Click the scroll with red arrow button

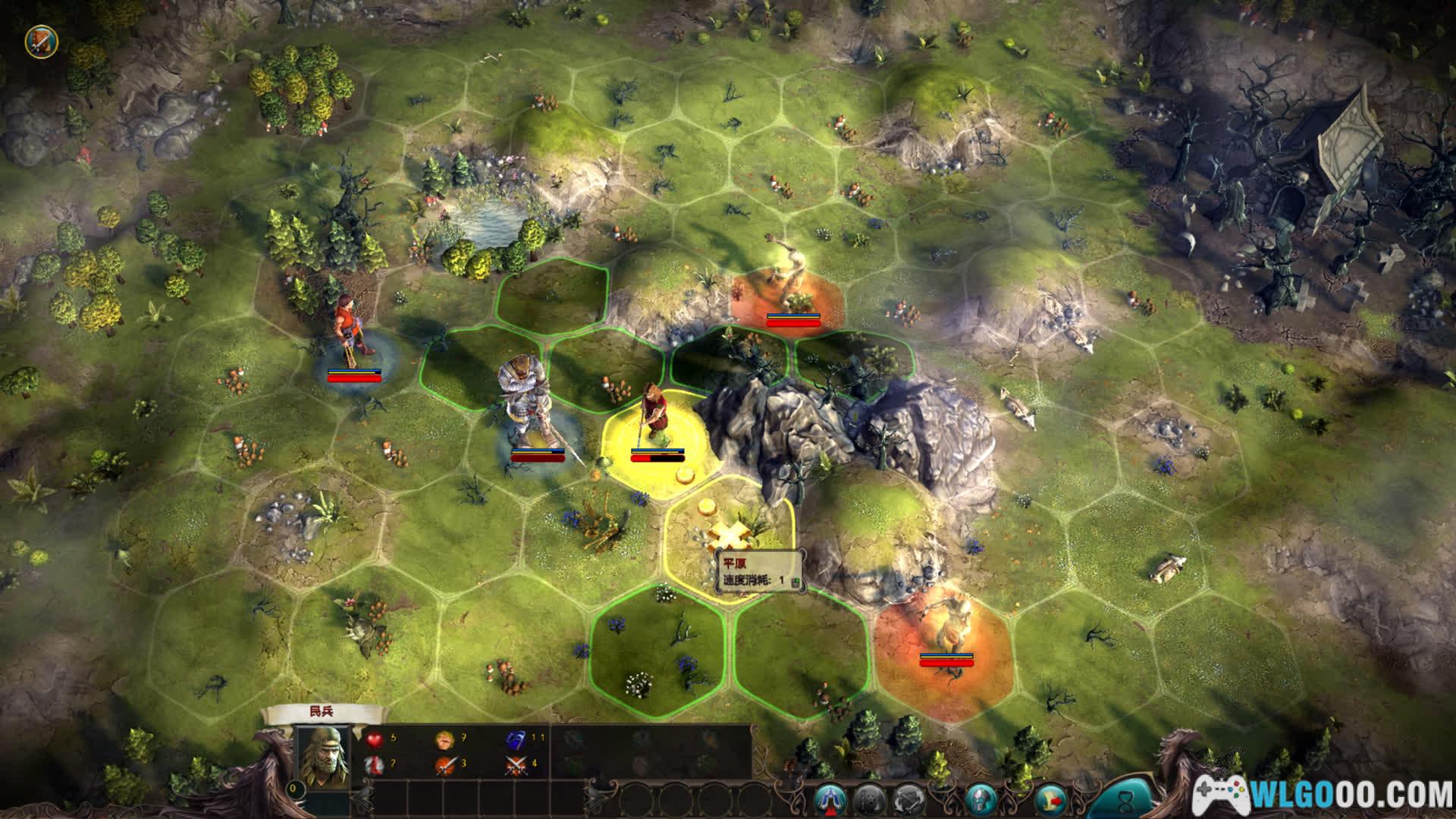[1052, 800]
